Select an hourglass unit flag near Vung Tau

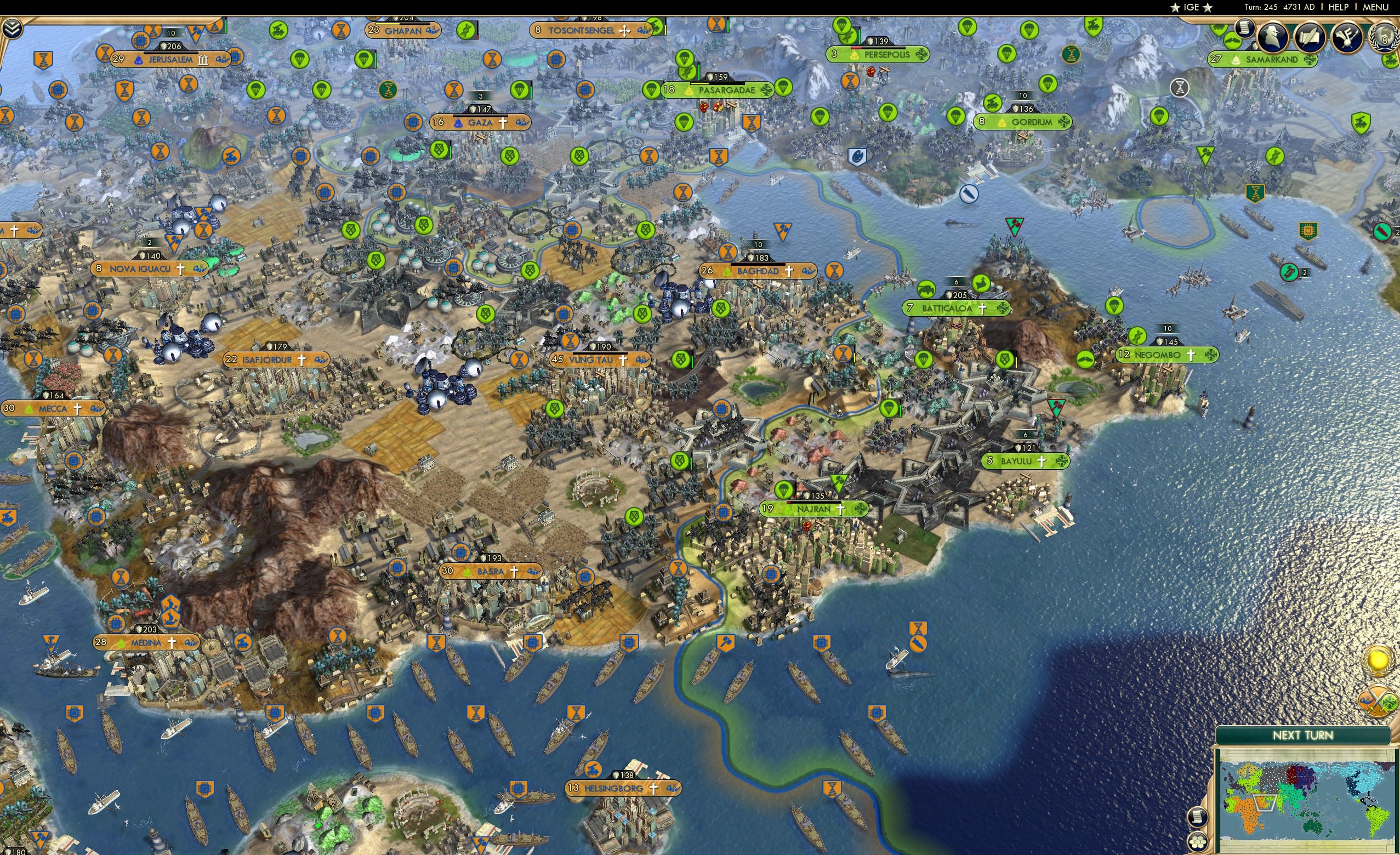[x=570, y=342]
